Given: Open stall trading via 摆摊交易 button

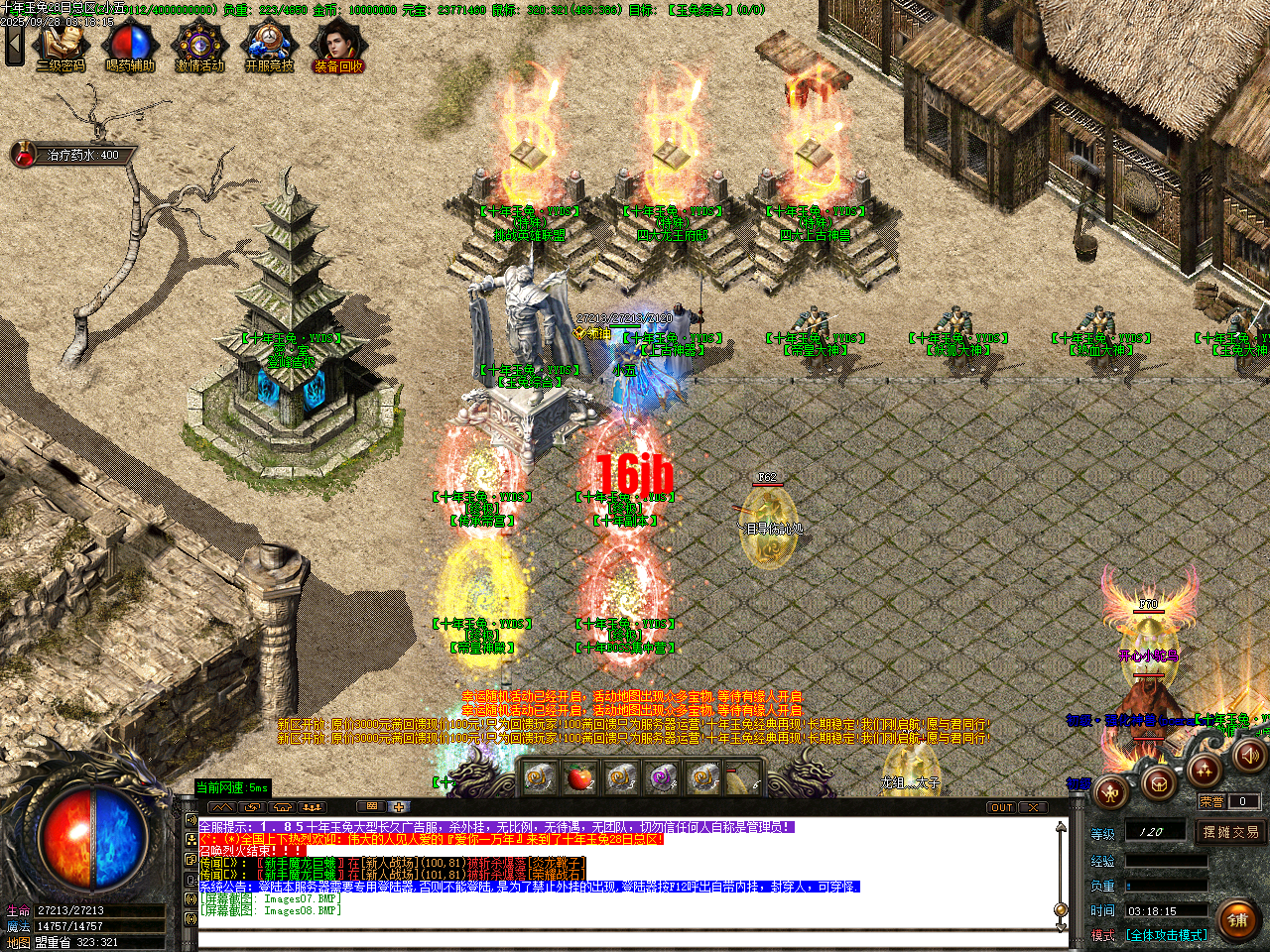Looking at the screenshot, I should click(x=1230, y=831).
